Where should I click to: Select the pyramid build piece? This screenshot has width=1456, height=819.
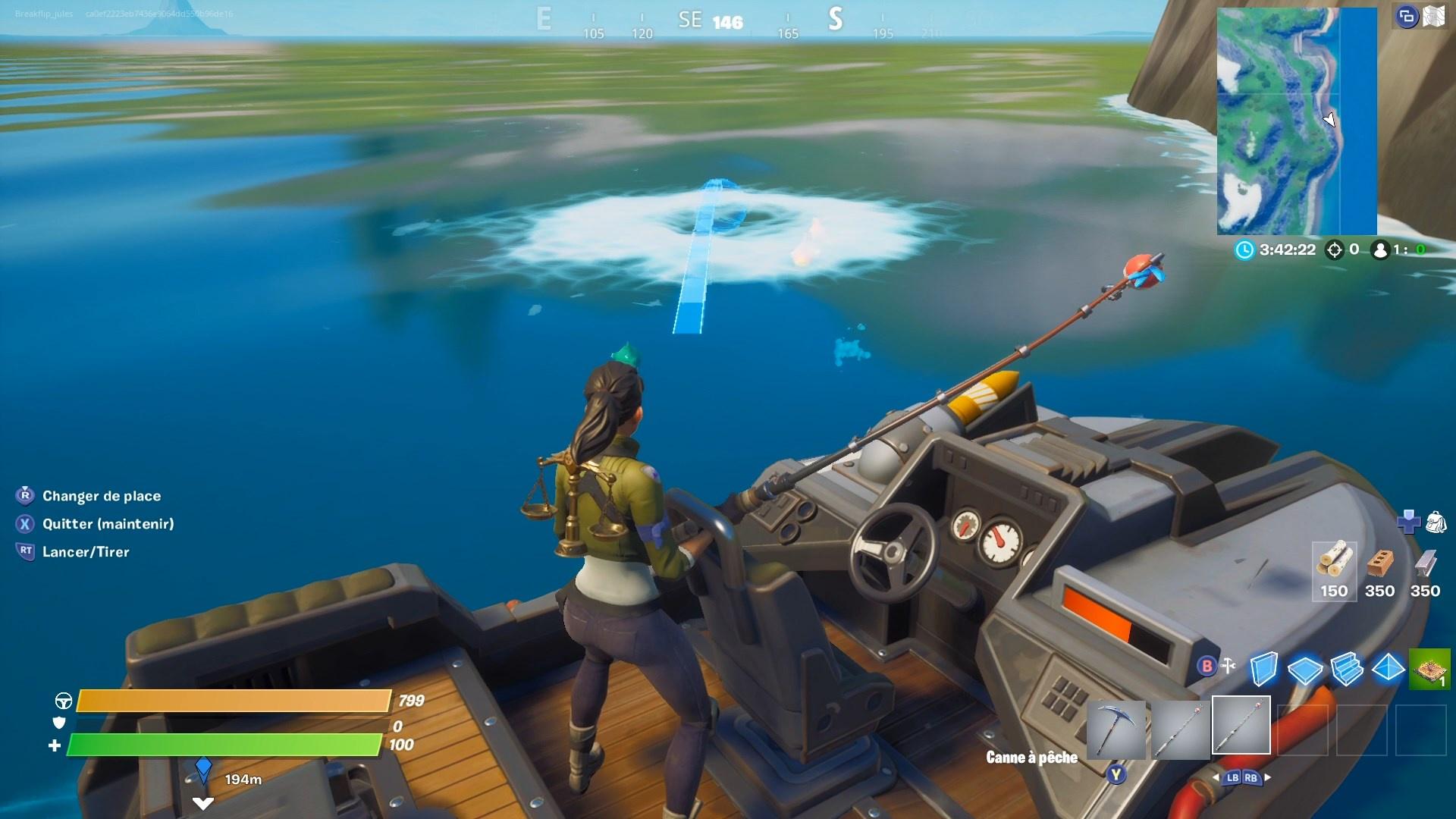(1389, 669)
